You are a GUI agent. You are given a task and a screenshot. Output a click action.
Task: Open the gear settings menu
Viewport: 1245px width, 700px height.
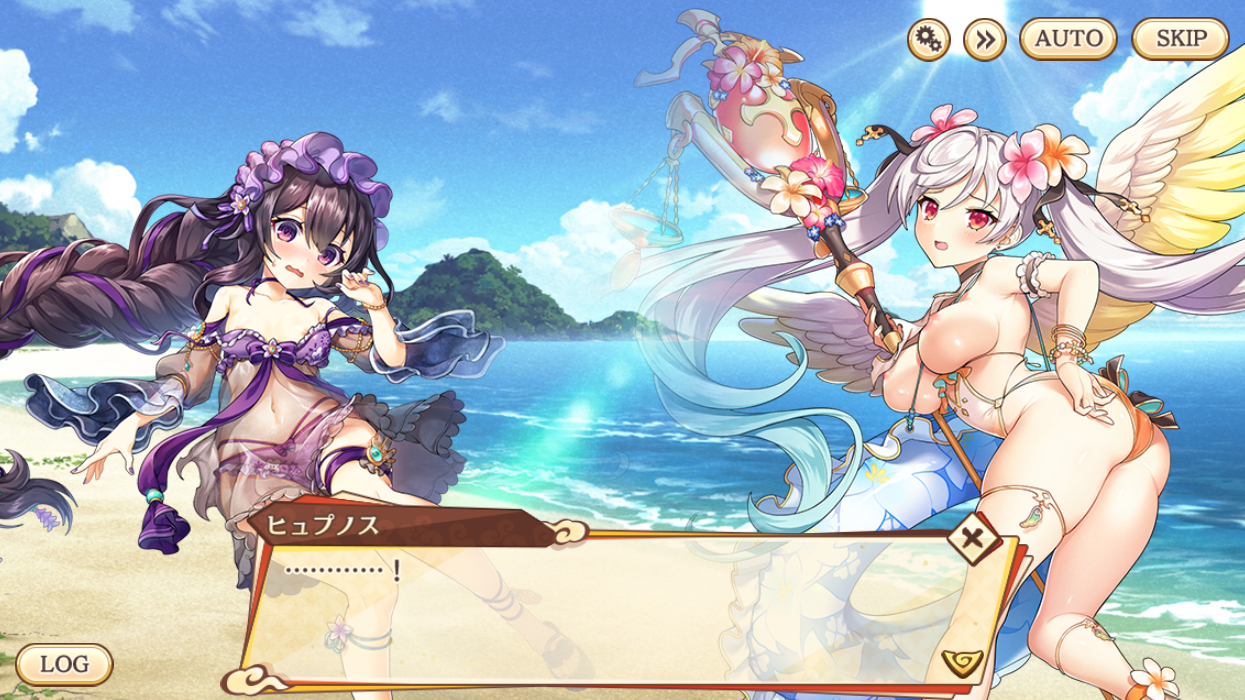pyautogui.click(x=928, y=40)
